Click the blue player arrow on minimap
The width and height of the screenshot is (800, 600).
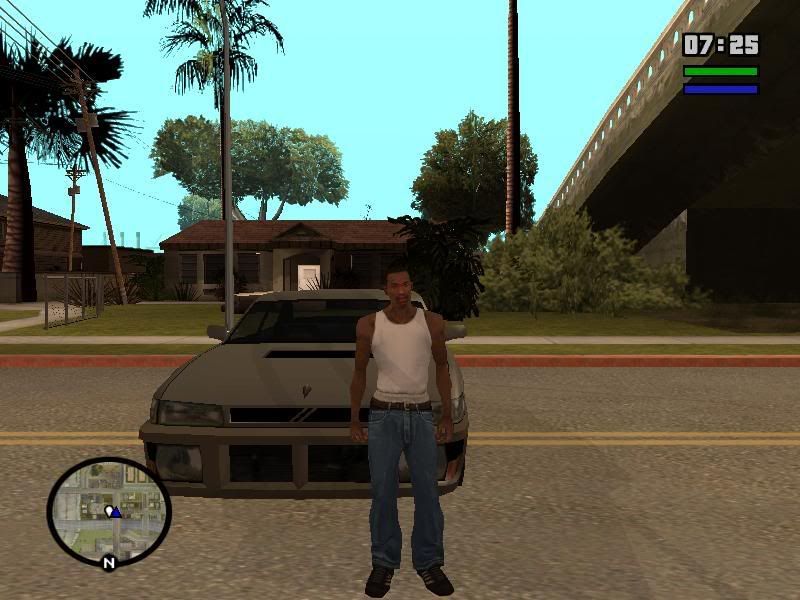tap(116, 512)
